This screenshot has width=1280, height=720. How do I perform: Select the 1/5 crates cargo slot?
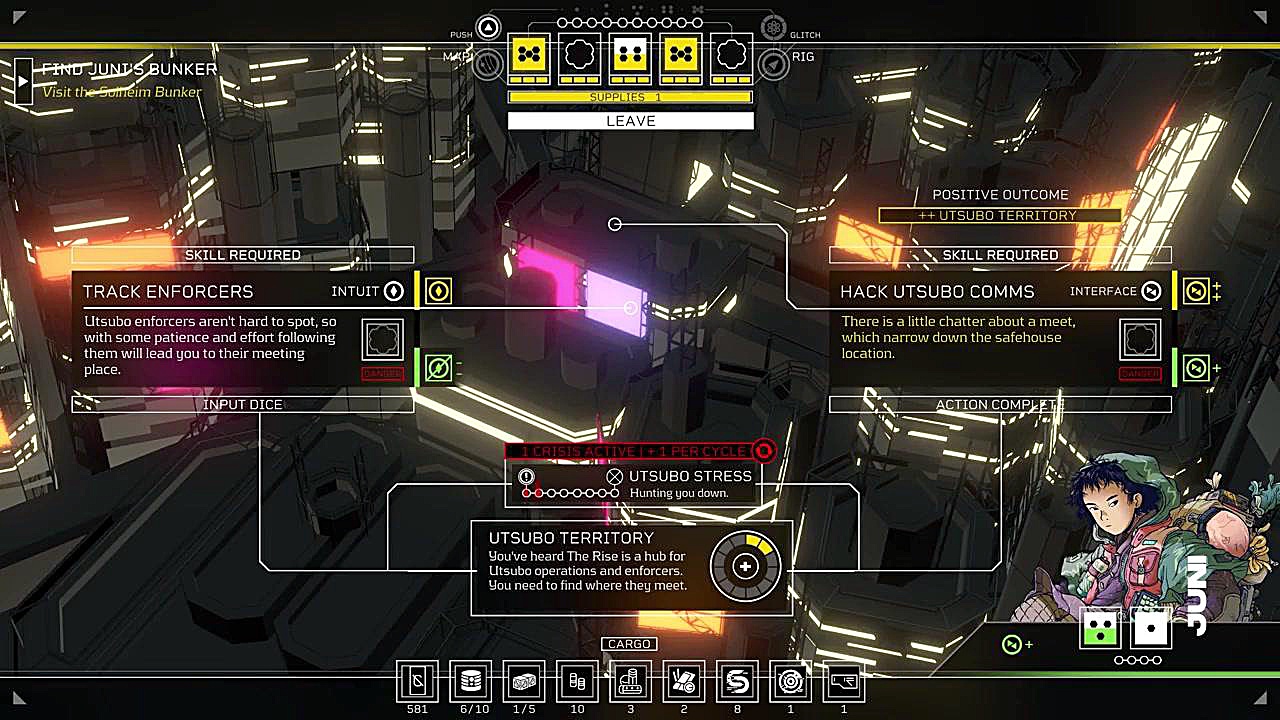pyautogui.click(x=524, y=682)
